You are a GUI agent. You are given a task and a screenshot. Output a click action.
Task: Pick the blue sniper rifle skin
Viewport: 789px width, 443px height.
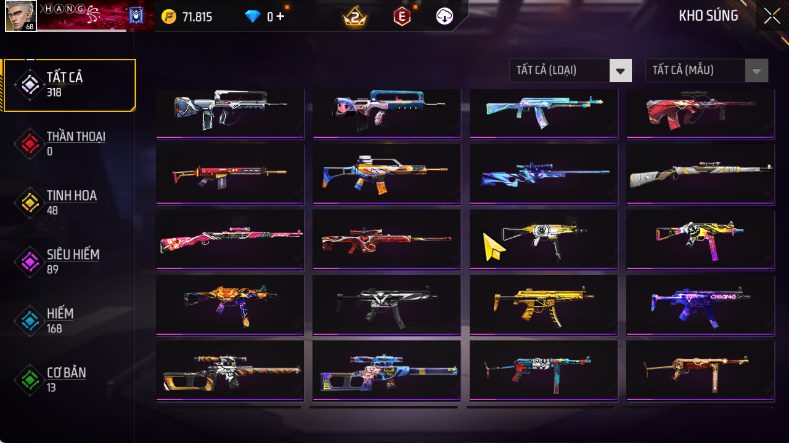coord(543,174)
